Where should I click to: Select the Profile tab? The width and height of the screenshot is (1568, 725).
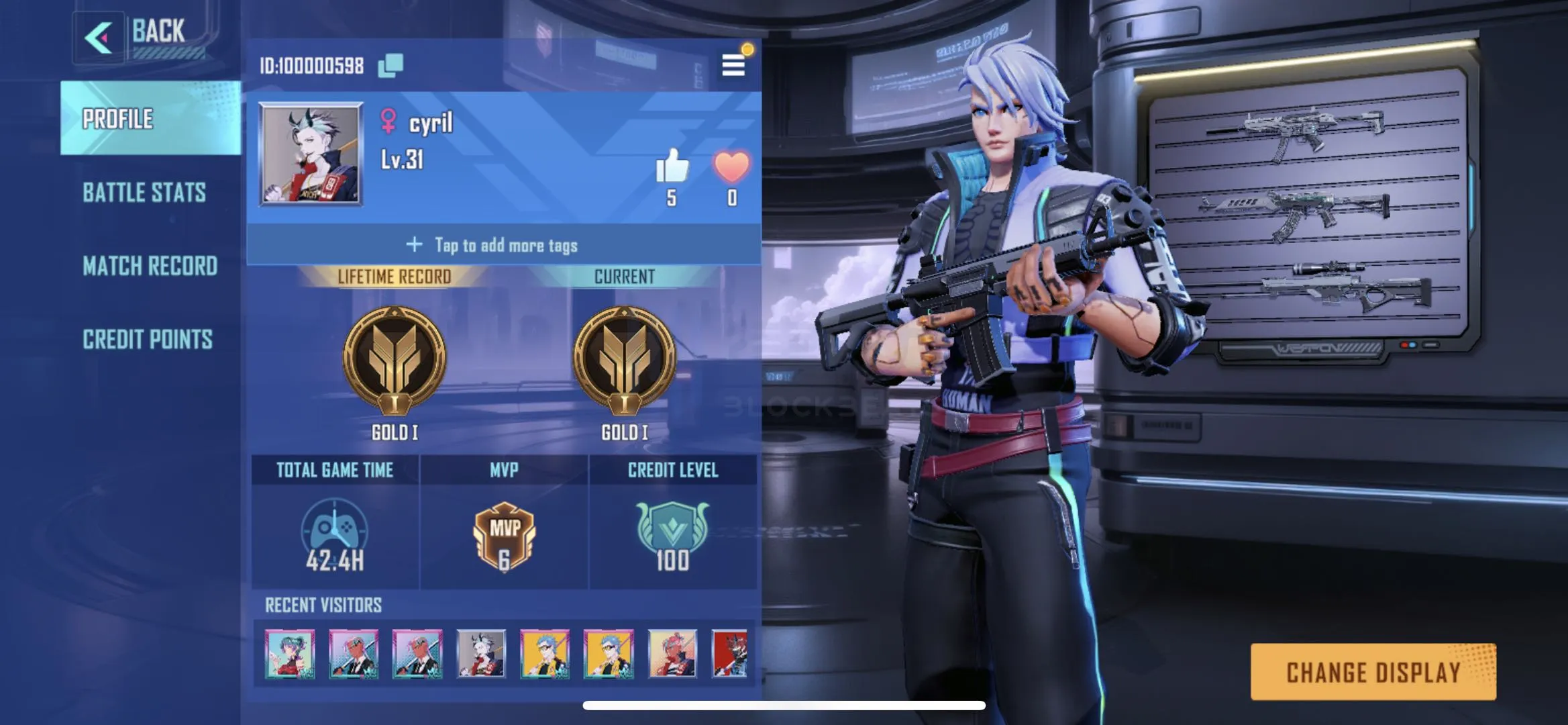point(118,119)
